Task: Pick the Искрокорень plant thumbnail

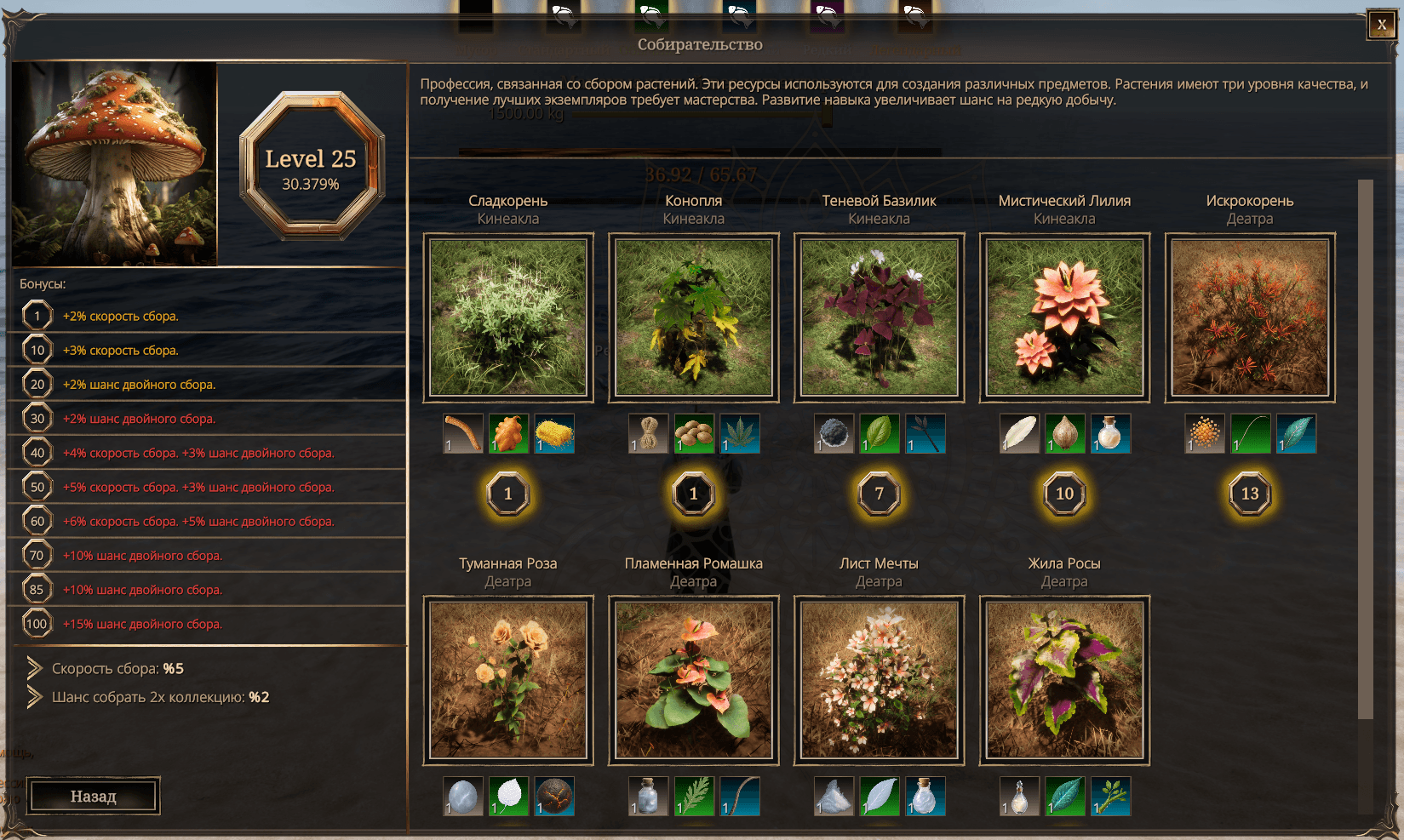Action: (1249, 317)
